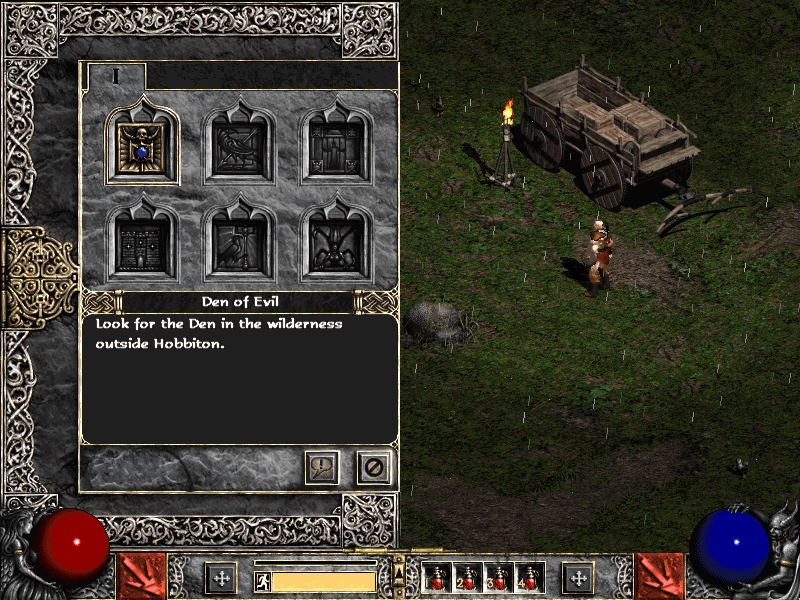Click the cross button left of stamina bar

(221, 577)
